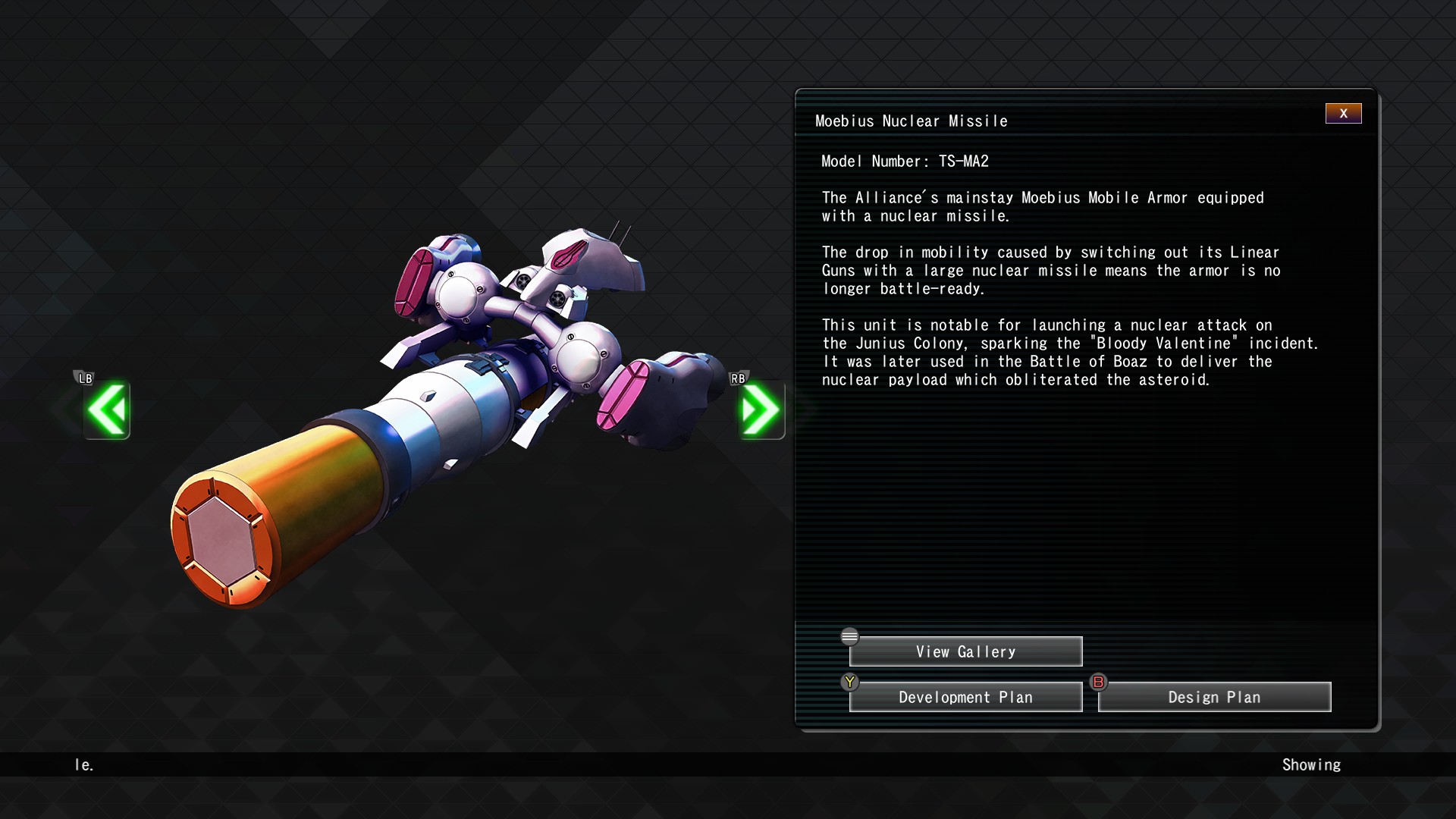Viewport: 1456px width, 819px height.
Task: Open the View Gallery button
Action: [x=965, y=652]
